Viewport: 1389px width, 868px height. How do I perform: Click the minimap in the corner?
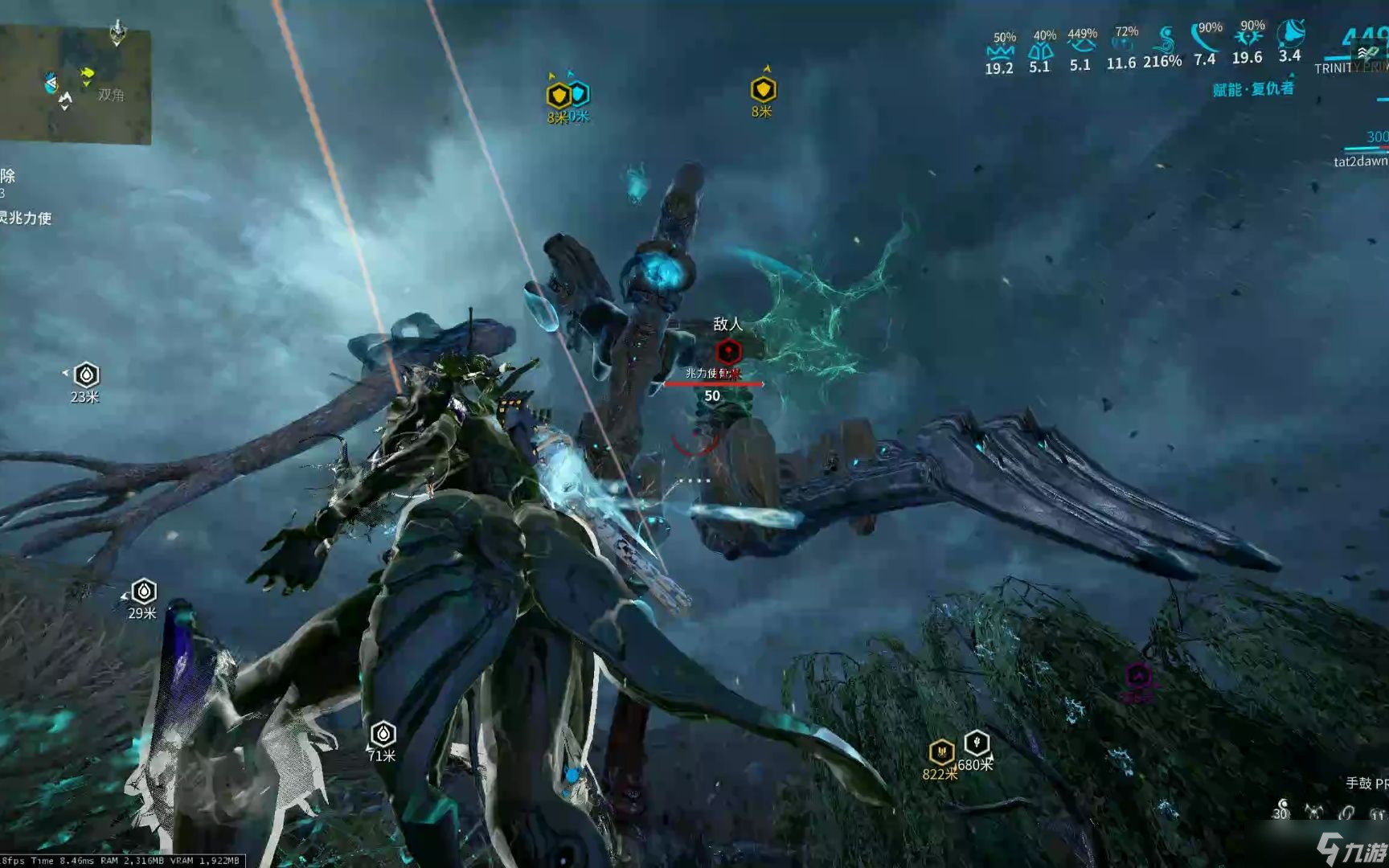point(75,84)
